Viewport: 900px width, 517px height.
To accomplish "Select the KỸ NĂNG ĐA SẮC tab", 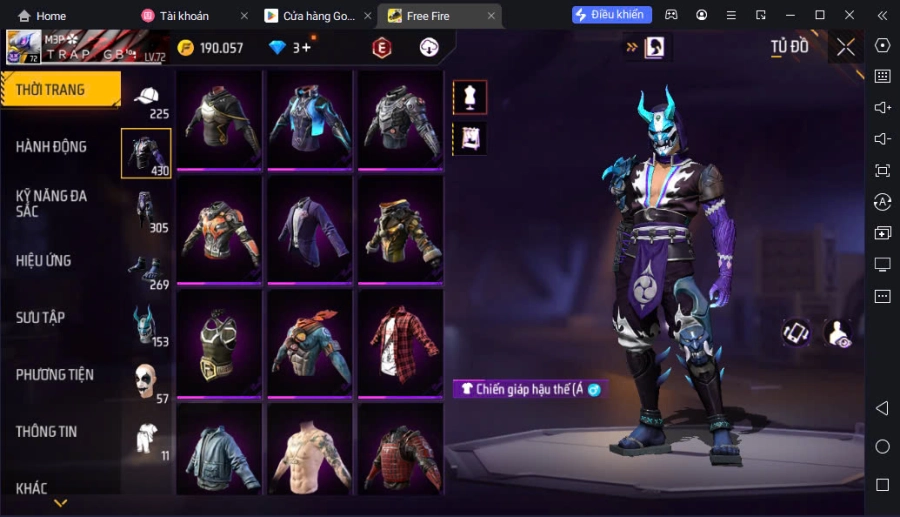I will coord(52,203).
